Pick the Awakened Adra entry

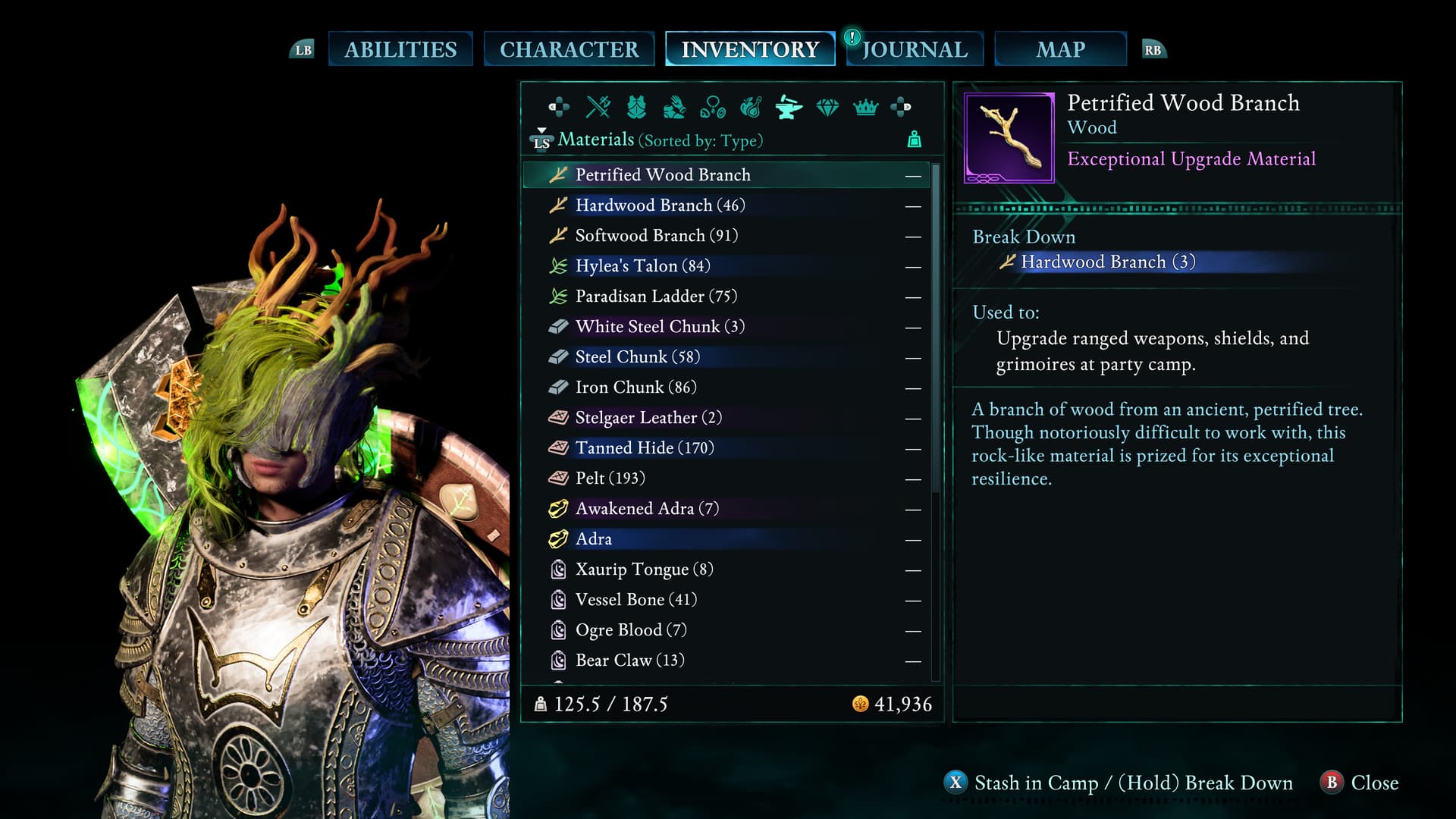coord(647,509)
